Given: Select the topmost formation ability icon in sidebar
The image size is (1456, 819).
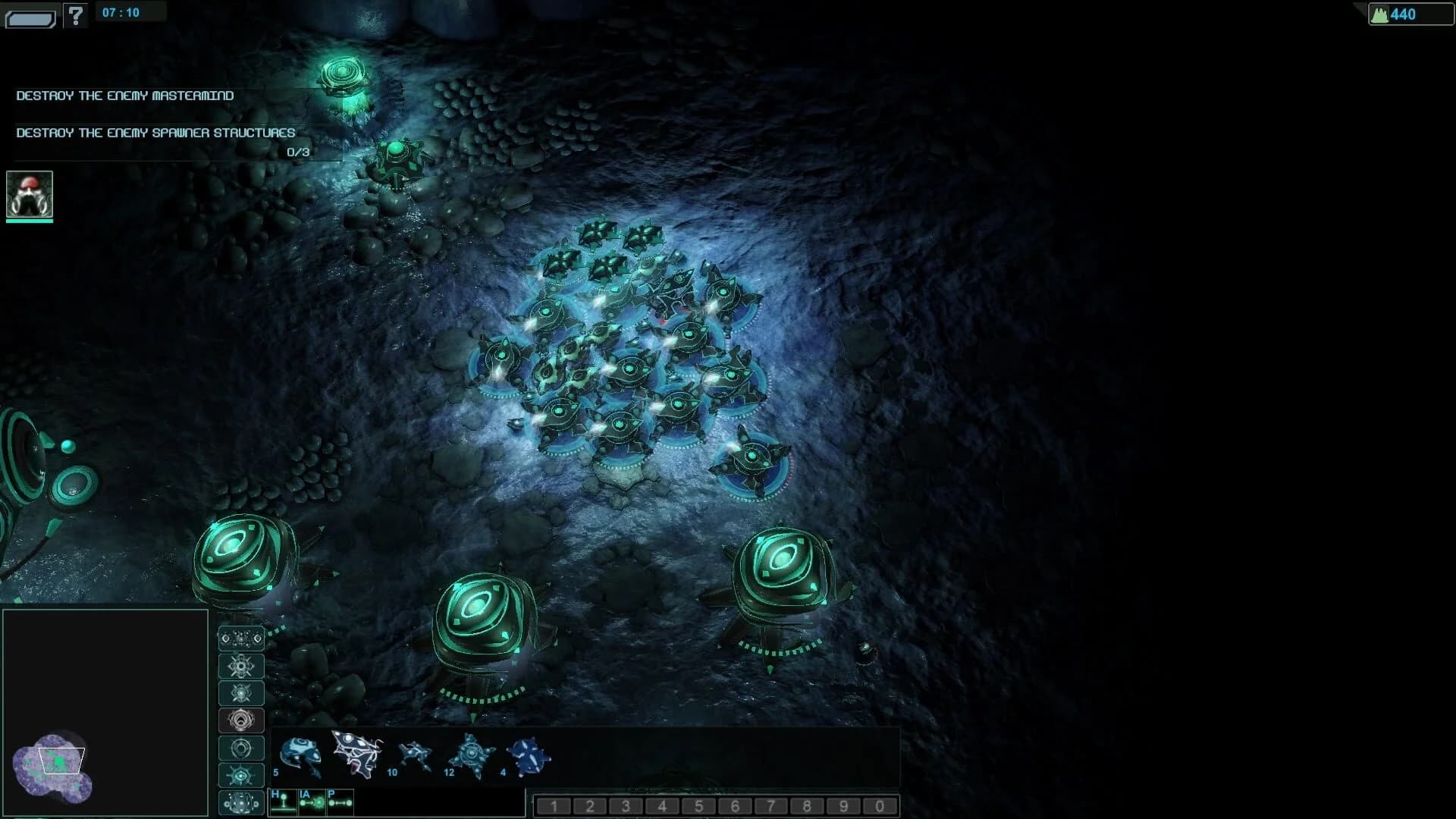Looking at the screenshot, I should tap(241, 639).
